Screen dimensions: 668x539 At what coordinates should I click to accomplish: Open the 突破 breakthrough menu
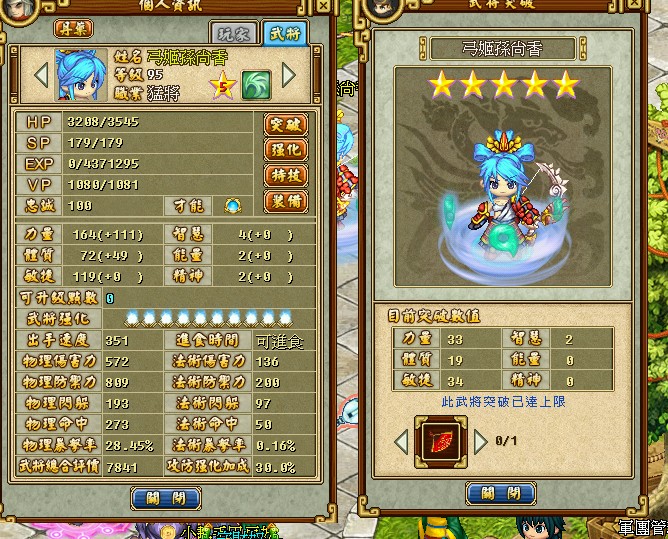(x=285, y=125)
